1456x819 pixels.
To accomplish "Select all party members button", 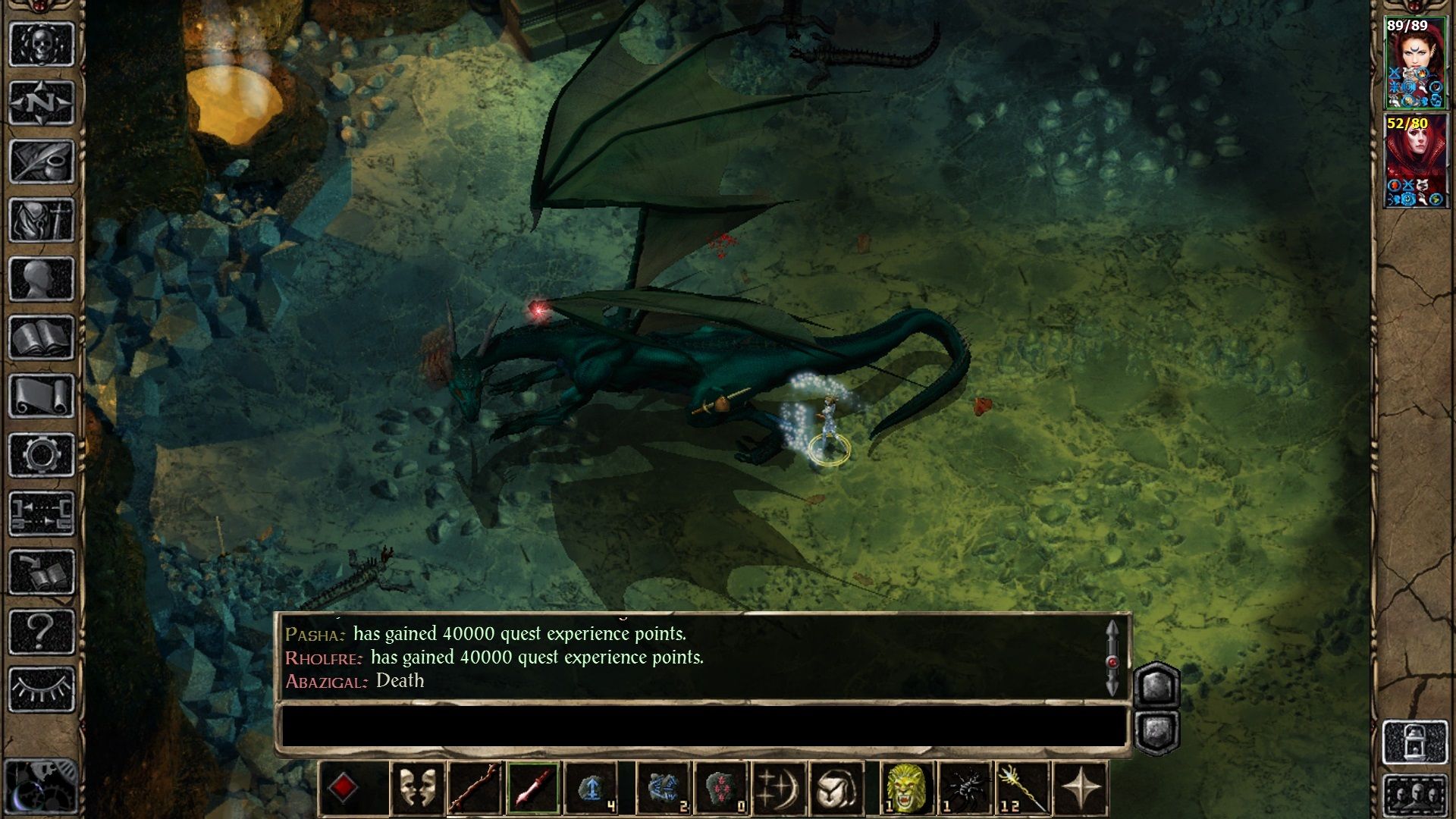I will tap(1414, 795).
